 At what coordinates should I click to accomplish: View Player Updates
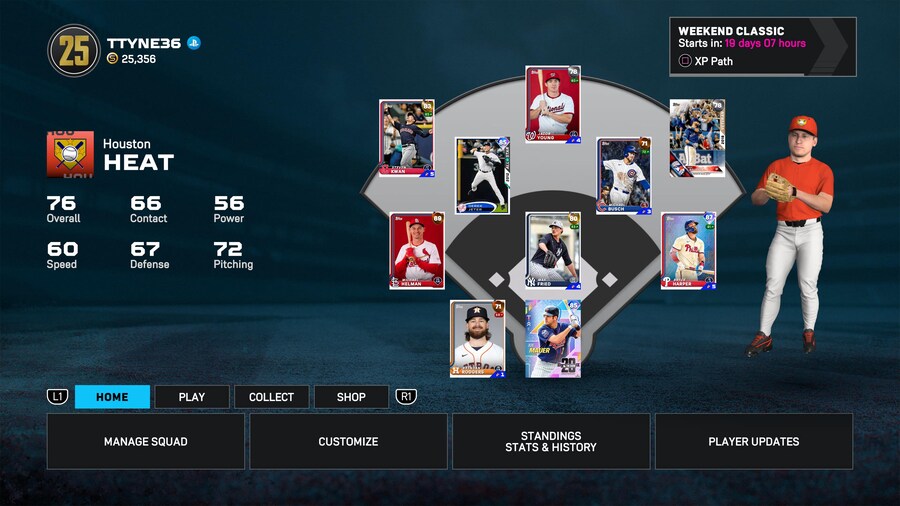click(754, 441)
